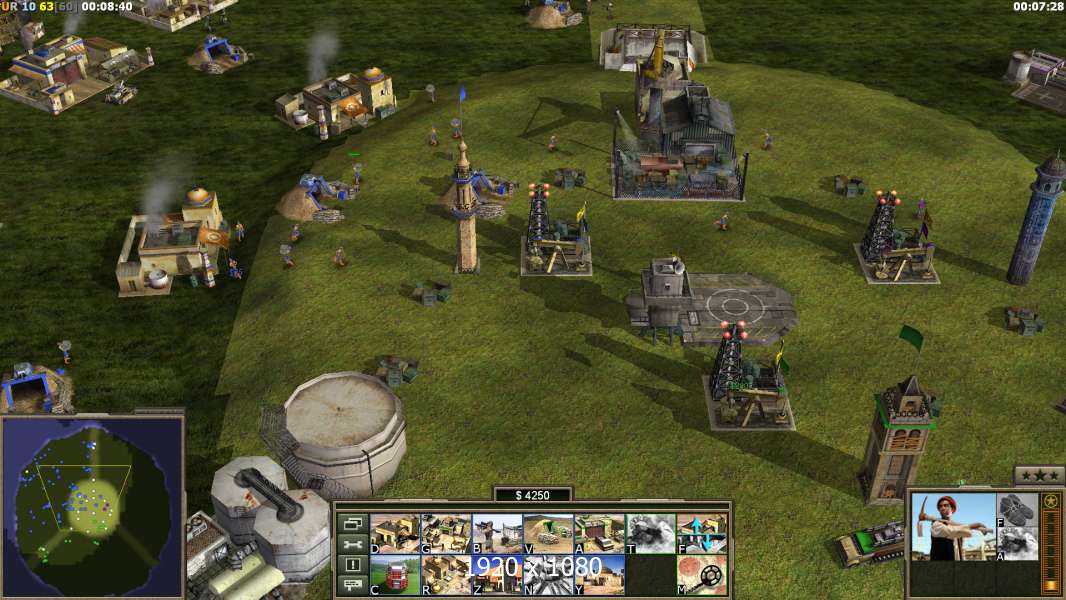
Task: Click the overlapping windows sidebar button
Action: (352, 523)
